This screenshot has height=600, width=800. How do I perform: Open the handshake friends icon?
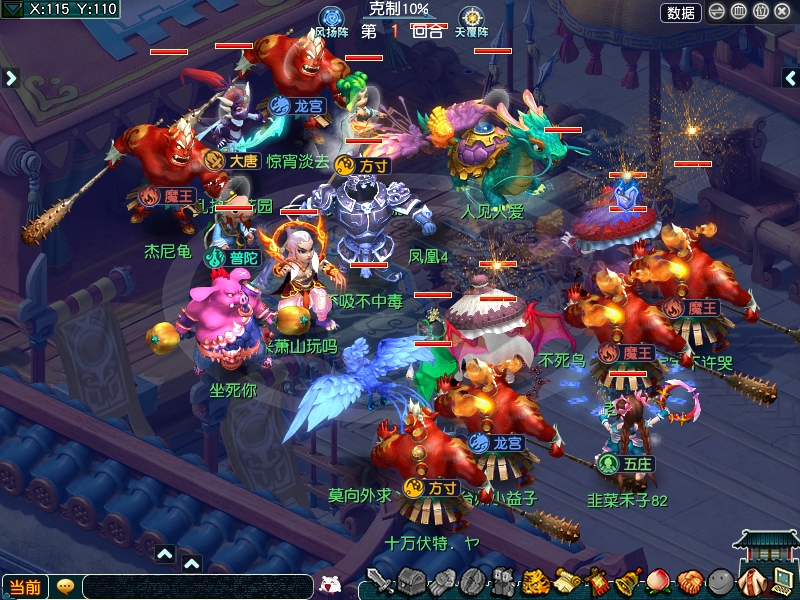(689, 582)
